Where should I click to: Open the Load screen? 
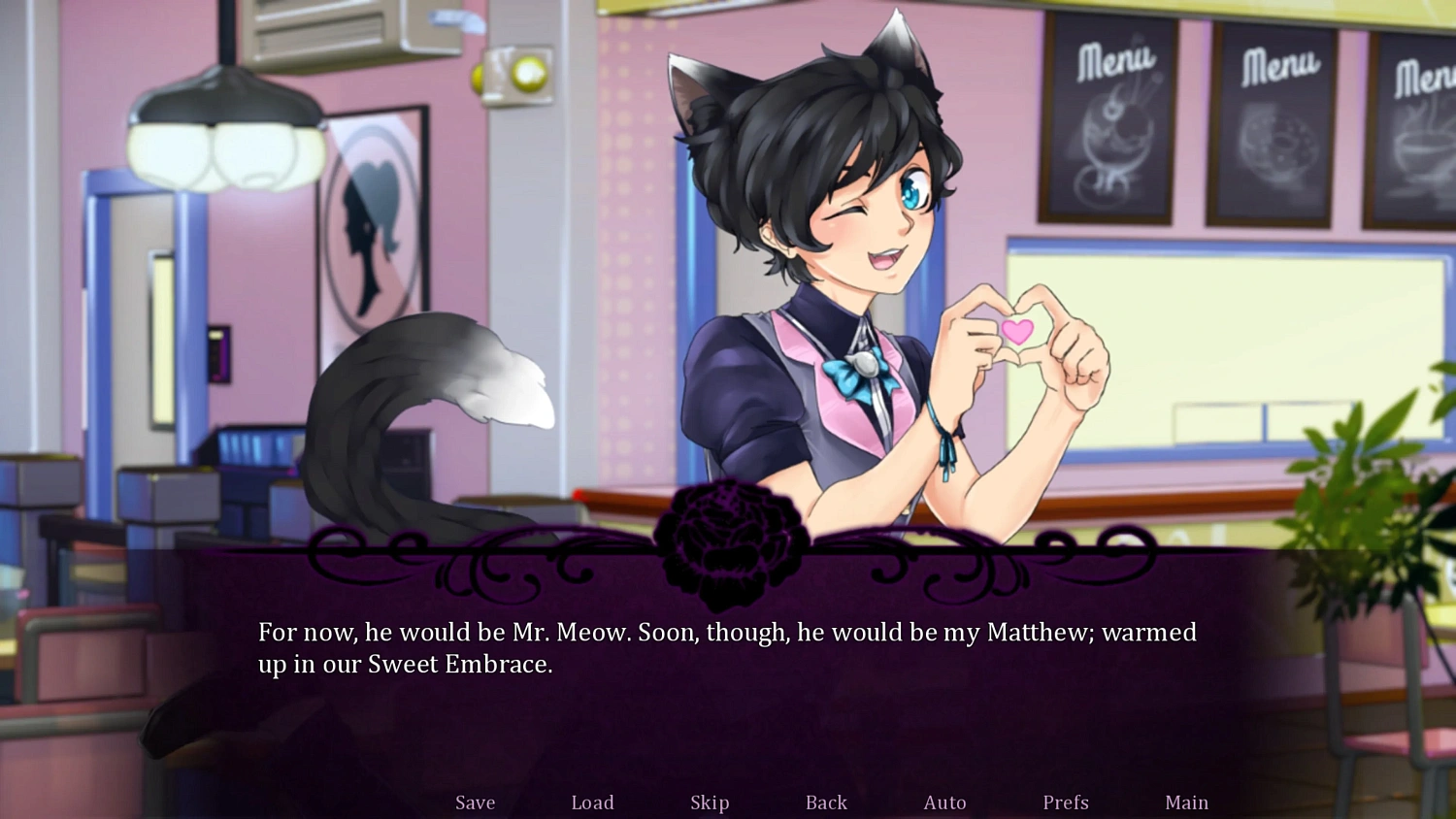click(593, 803)
